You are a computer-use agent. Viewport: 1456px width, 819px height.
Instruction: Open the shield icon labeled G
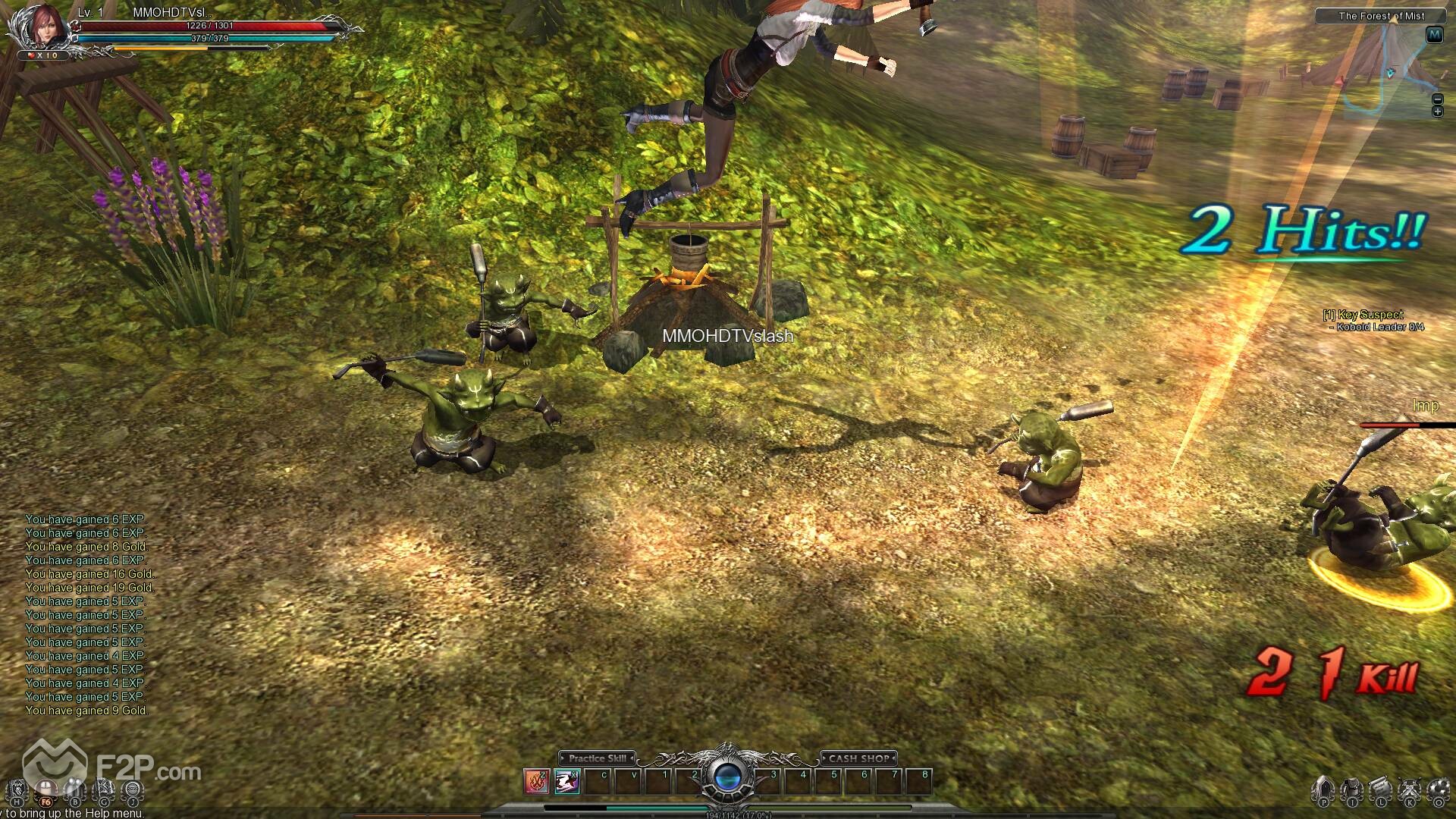coord(103,790)
